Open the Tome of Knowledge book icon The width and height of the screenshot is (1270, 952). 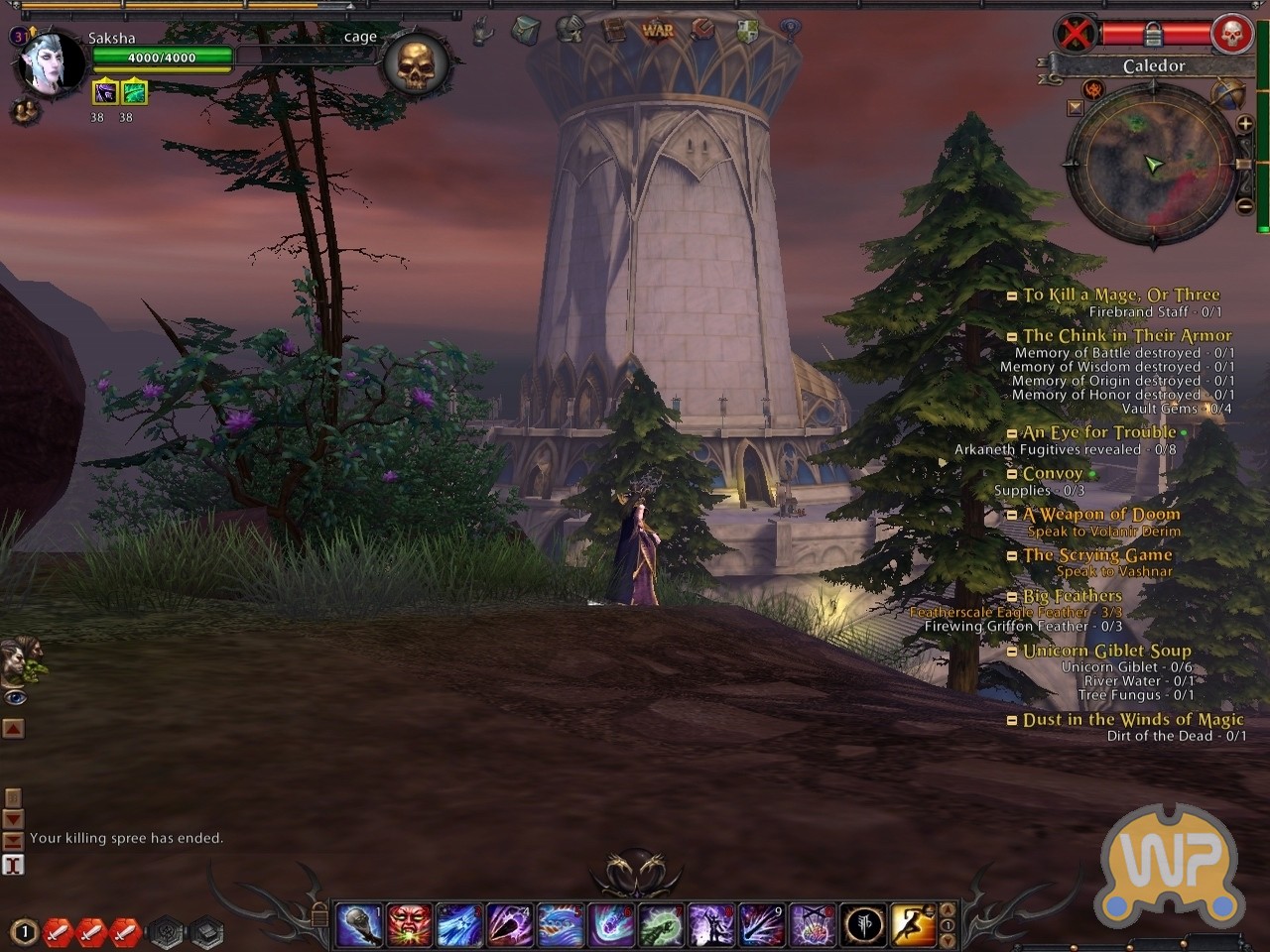[614, 30]
